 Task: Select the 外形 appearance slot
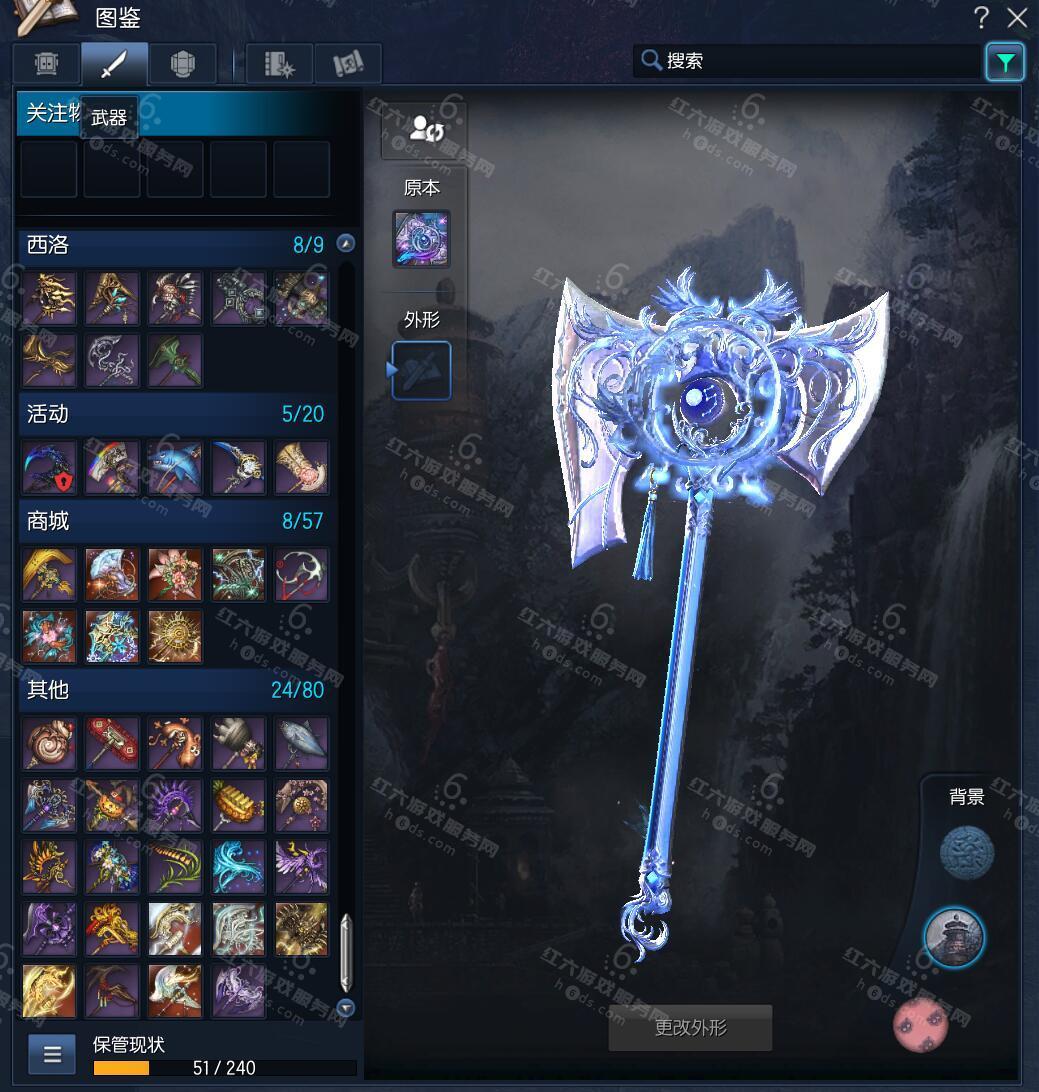click(421, 370)
